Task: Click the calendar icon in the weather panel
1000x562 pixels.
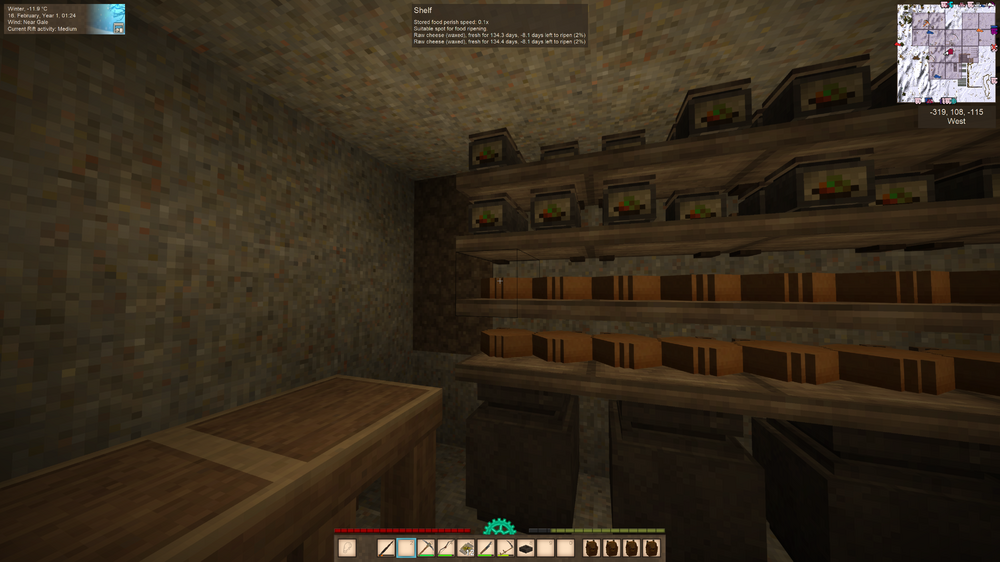Action: click(x=119, y=29)
